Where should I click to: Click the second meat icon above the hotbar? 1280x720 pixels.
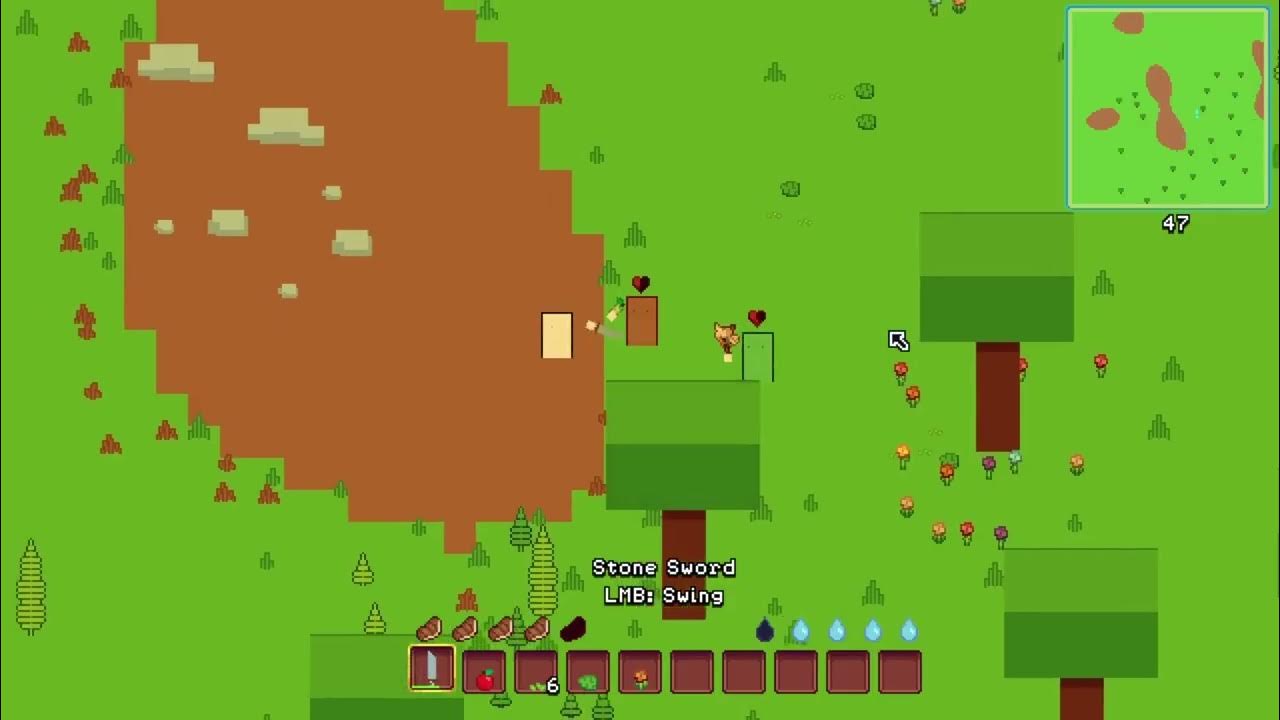click(x=466, y=630)
